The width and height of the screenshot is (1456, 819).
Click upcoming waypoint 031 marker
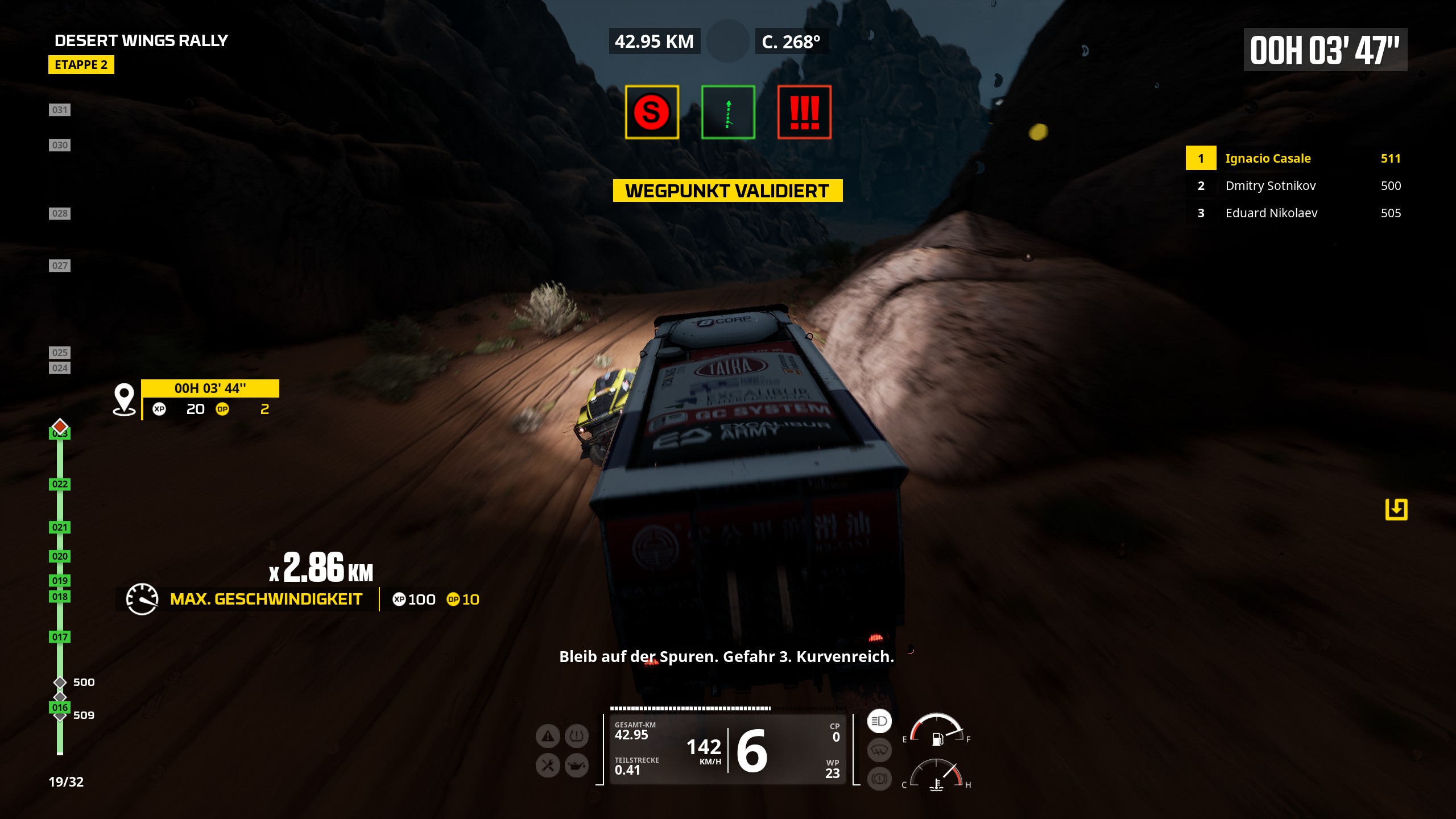pos(60,110)
